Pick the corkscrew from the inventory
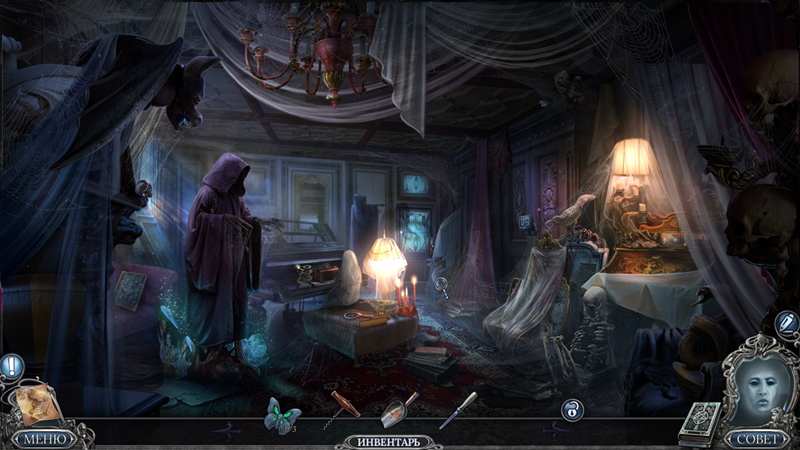The image size is (800, 450). pos(342,409)
